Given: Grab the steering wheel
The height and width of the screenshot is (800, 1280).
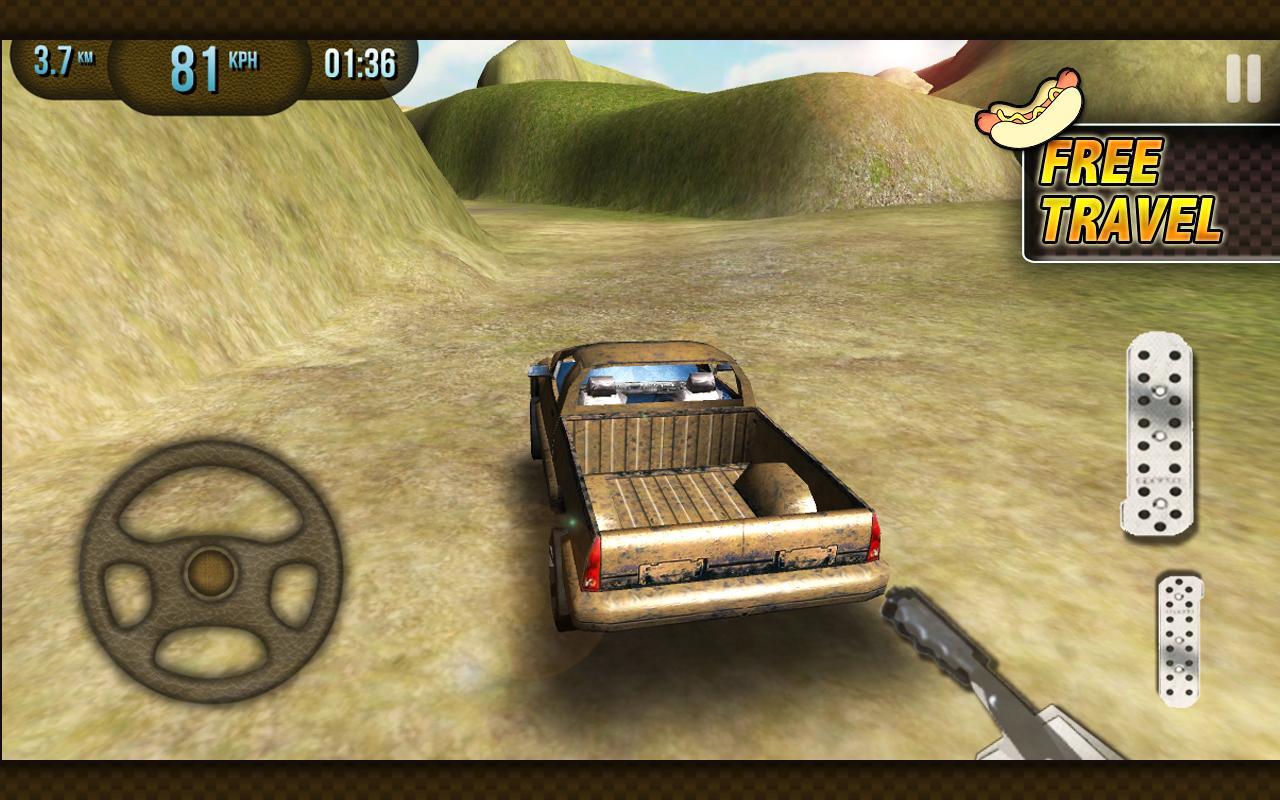Looking at the screenshot, I should [x=210, y=570].
